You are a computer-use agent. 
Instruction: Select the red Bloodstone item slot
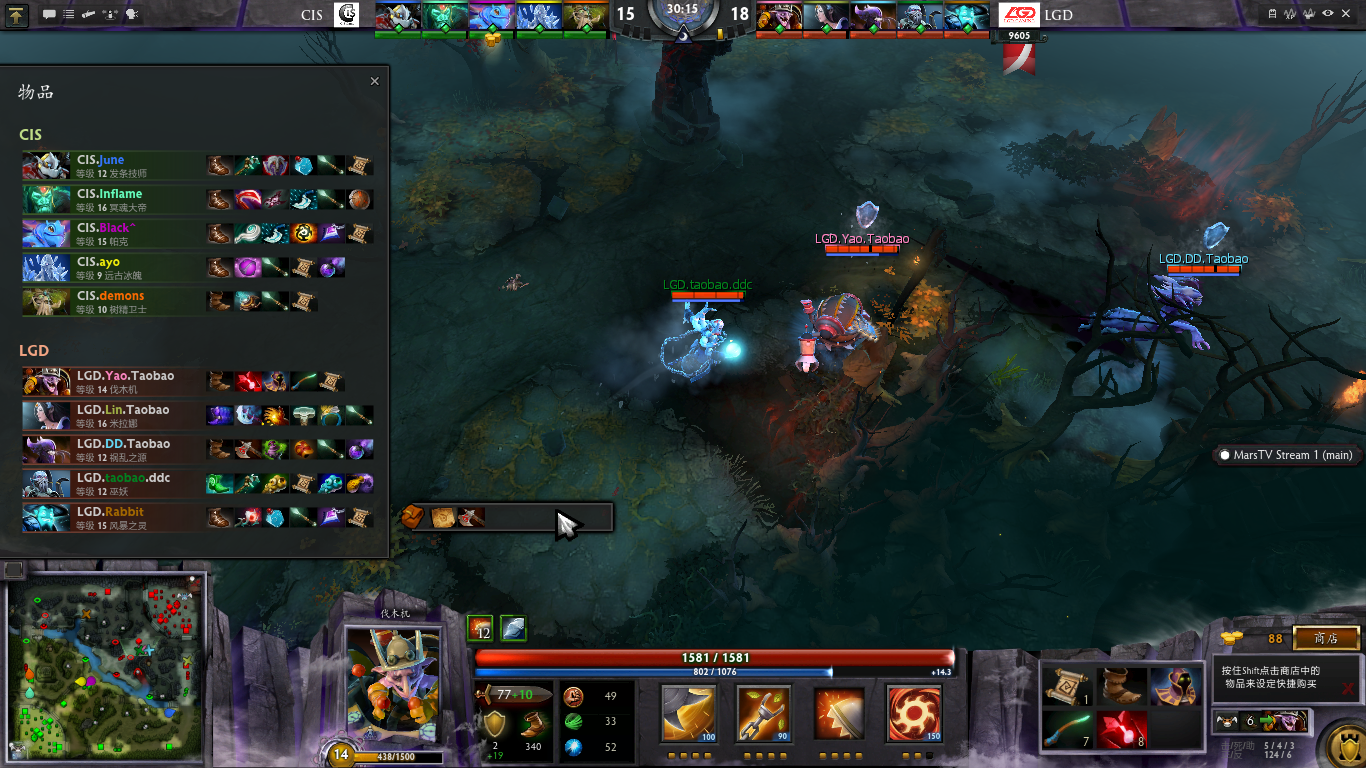(1119, 730)
